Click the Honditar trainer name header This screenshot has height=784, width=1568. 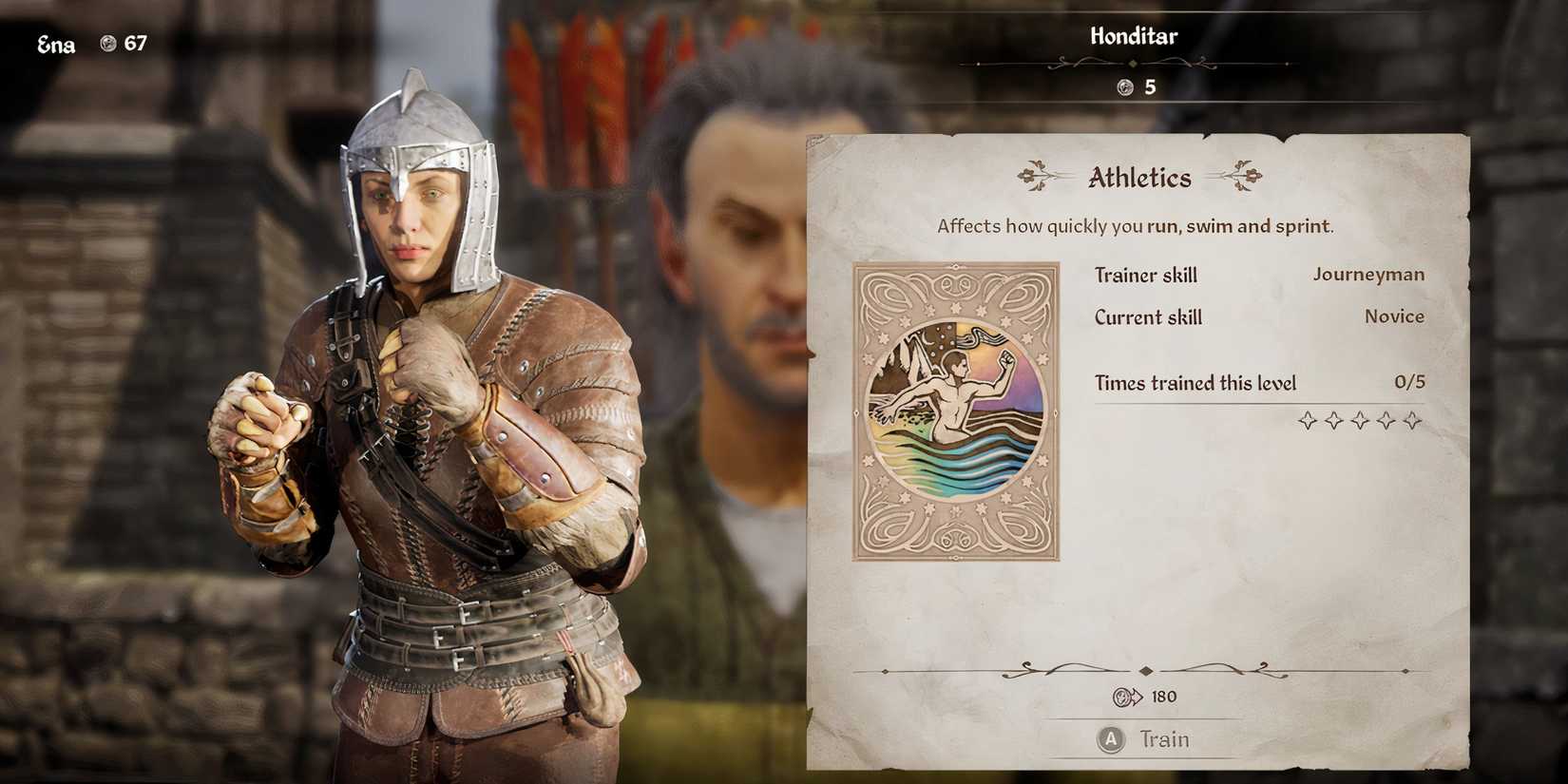pyautogui.click(x=1134, y=36)
